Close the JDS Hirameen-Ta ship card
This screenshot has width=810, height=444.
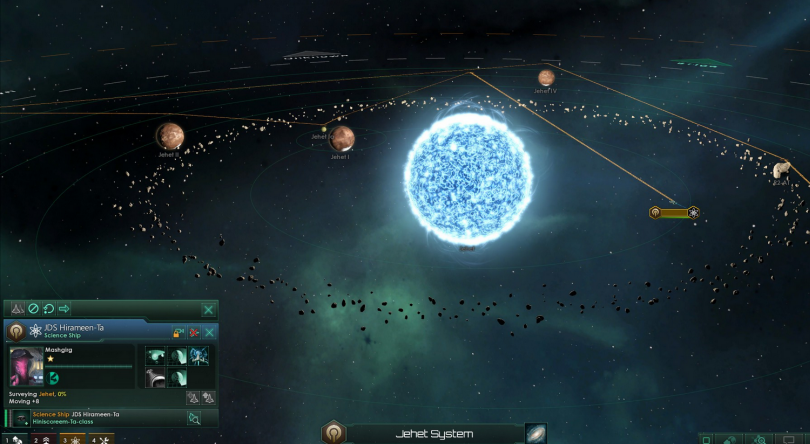click(209, 332)
